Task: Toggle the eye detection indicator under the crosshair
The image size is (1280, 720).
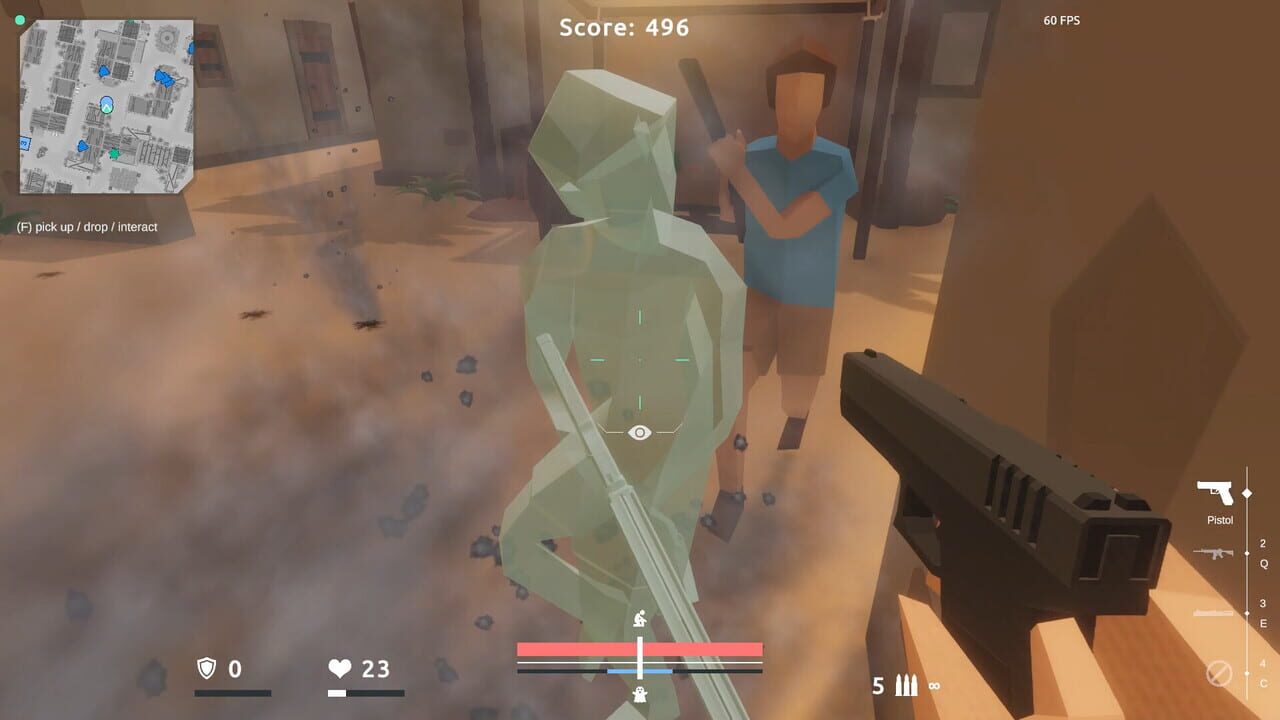Action: pos(637,432)
